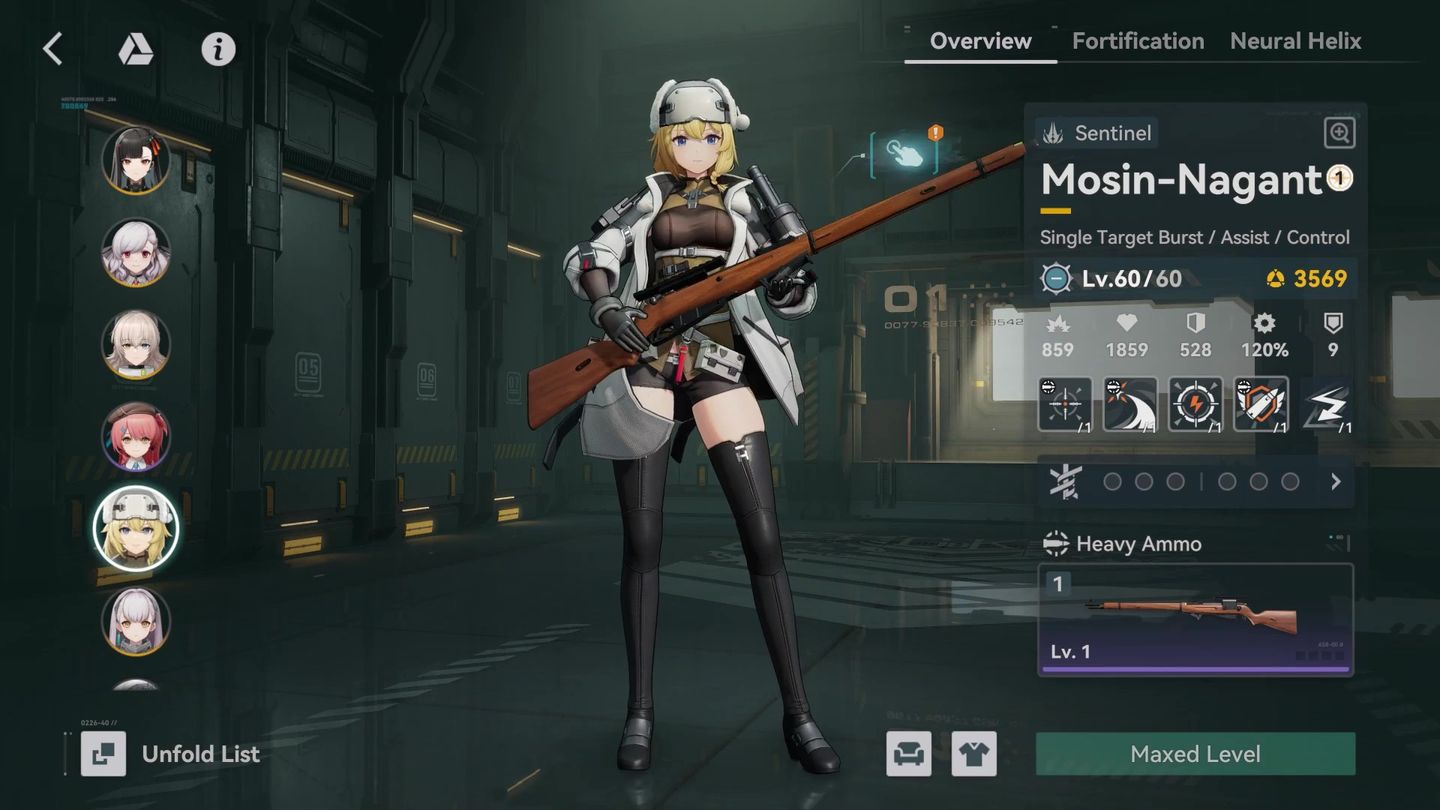Switch to the Fortification tab

[1137, 41]
